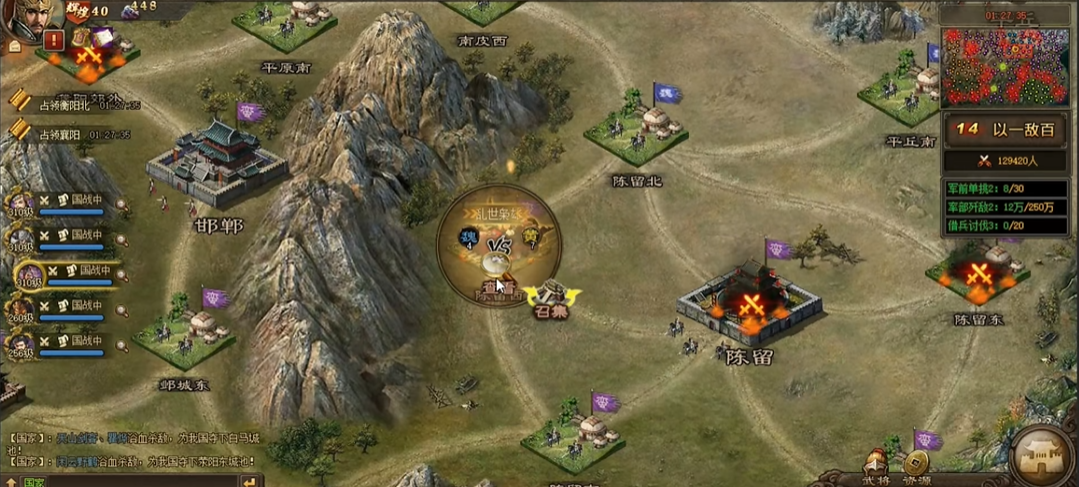Open the 占领衡阳北 objective entry

coord(70,104)
